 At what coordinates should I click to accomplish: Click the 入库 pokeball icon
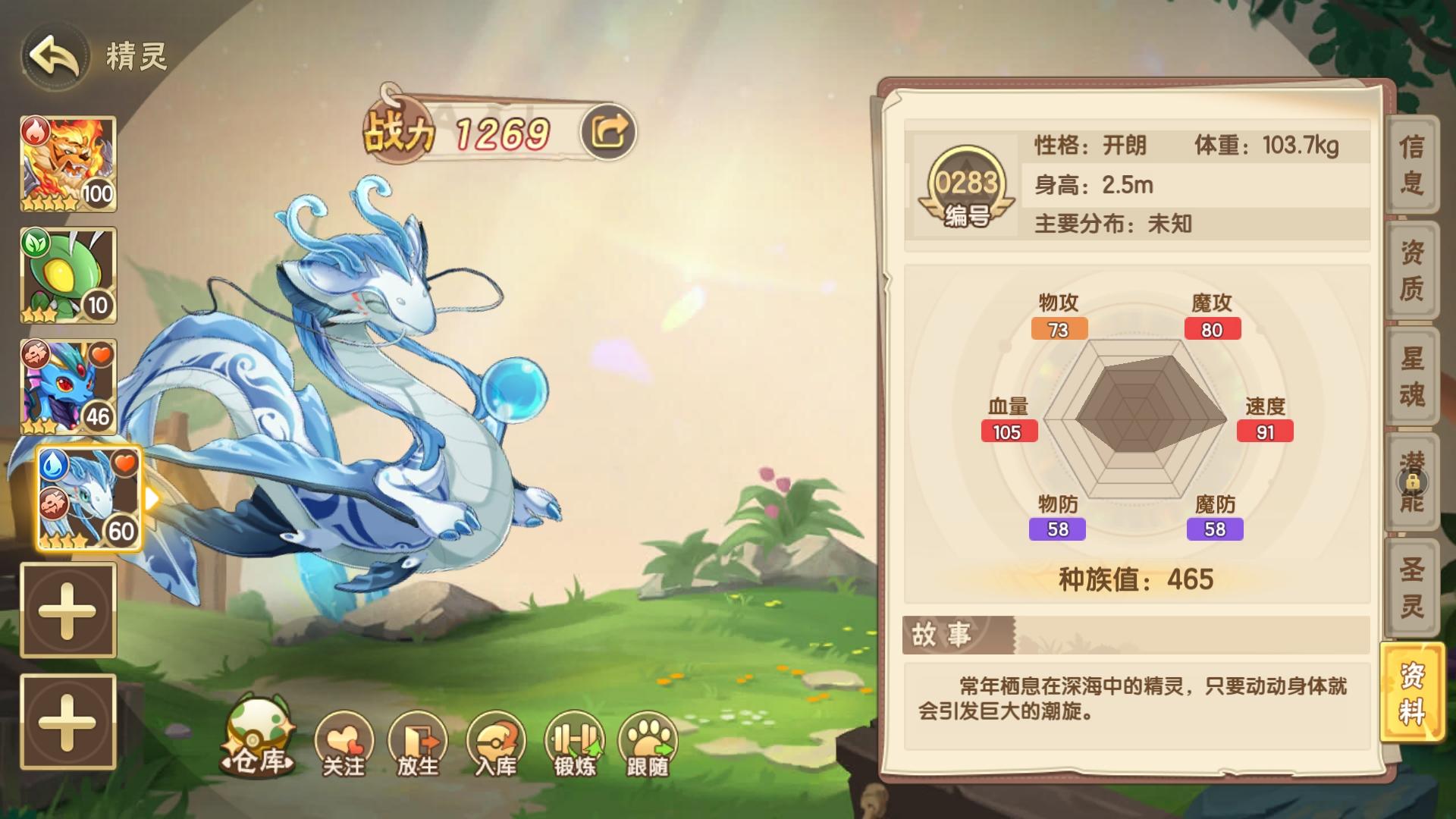(497, 739)
